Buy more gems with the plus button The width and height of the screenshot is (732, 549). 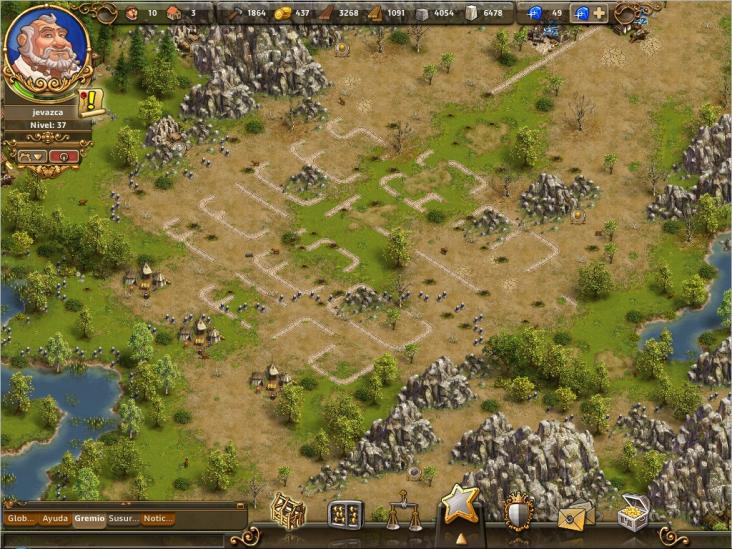point(599,13)
